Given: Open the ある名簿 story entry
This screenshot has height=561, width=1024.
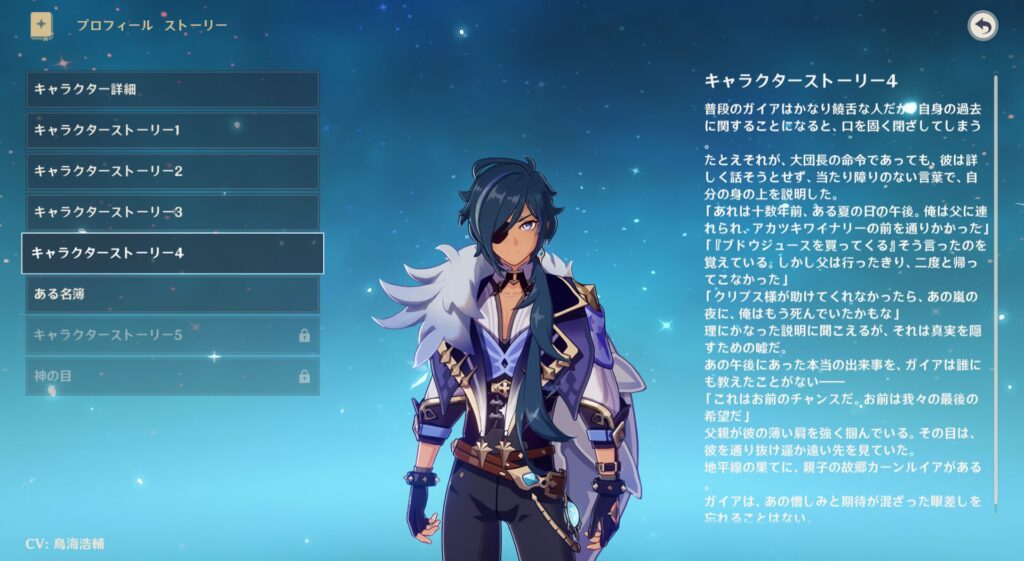Looking at the screenshot, I should [x=172, y=294].
